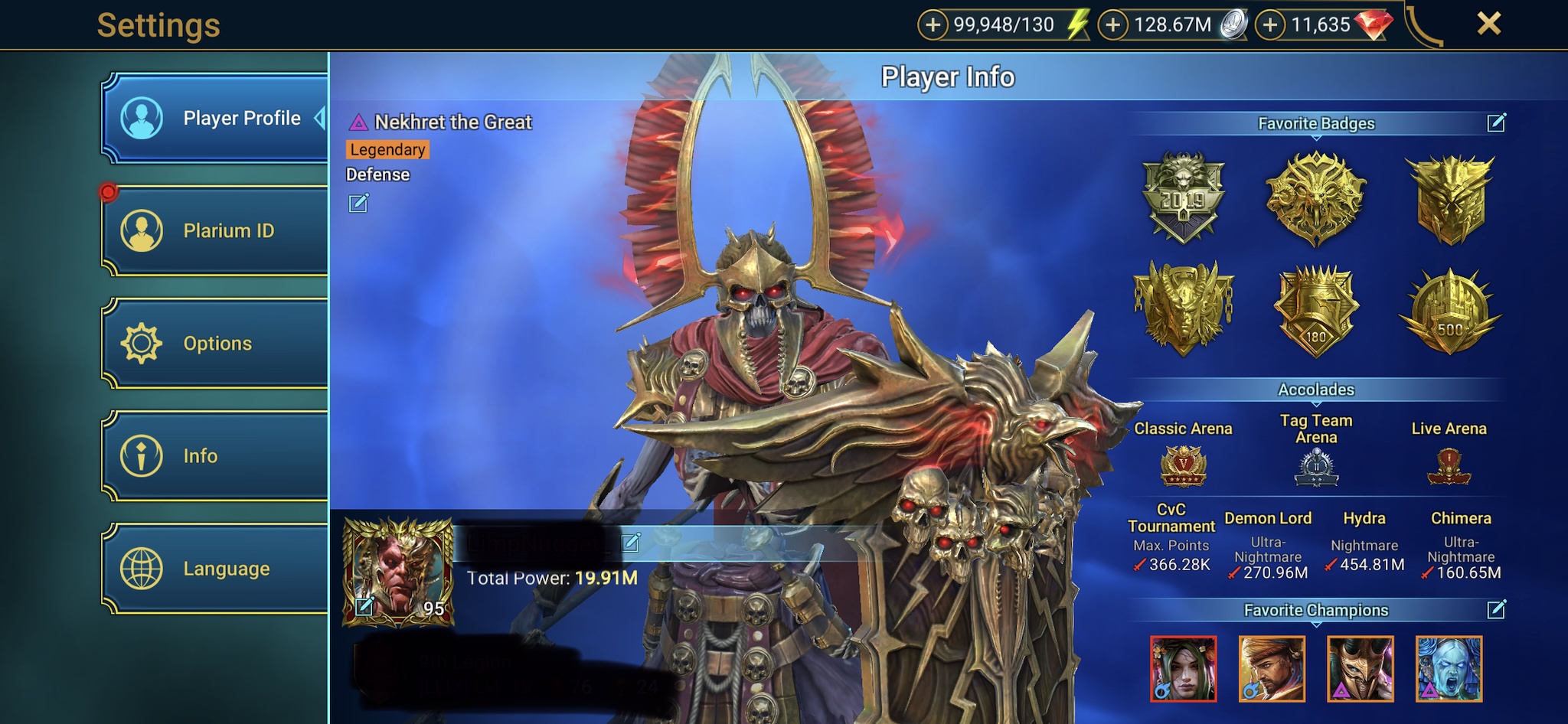Select the 2019 lion badge
The width and height of the screenshot is (1568, 724).
coord(1183,197)
